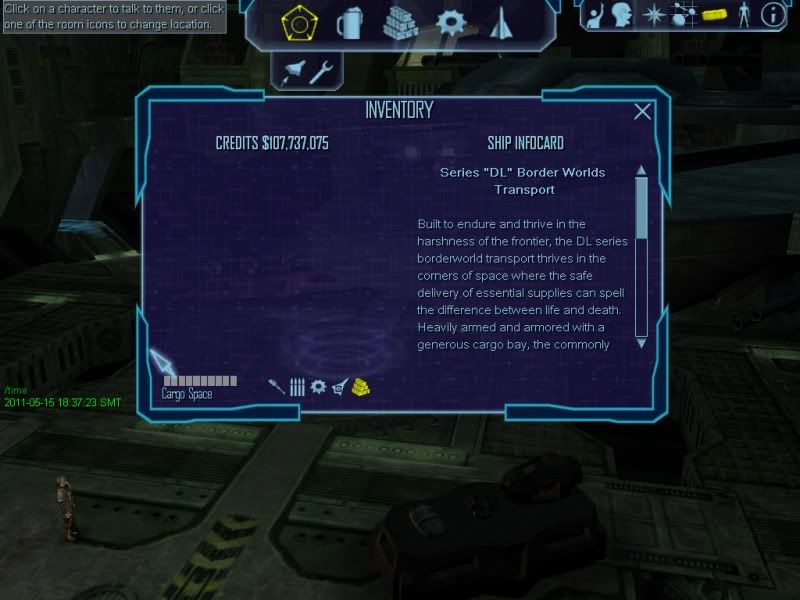Screen dimensions: 800x600
Task: Open the commodity trader crates icon
Action: 400,22
